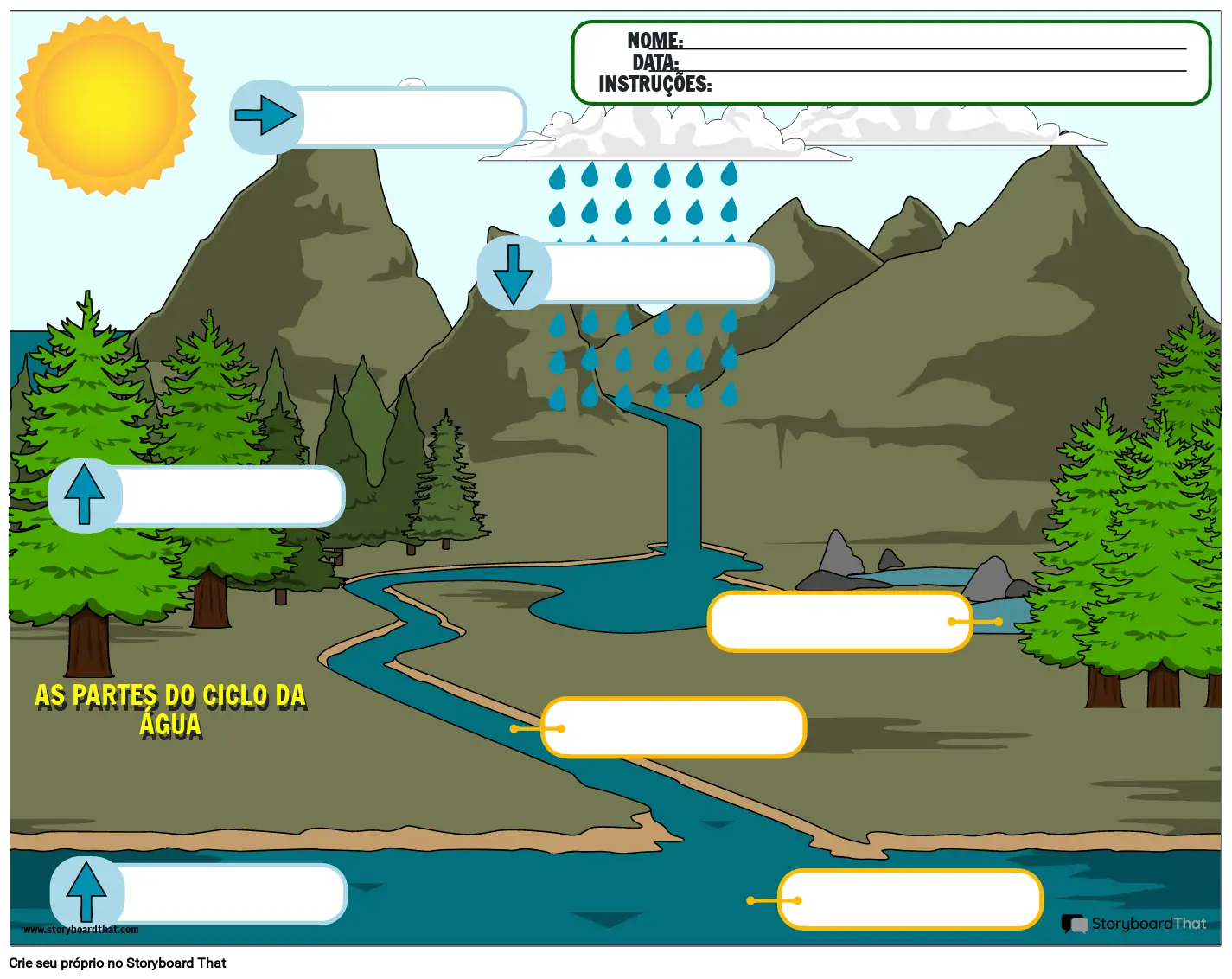1232x979 pixels.
Task: Click the StoryboardThat logo
Action: point(1133,924)
